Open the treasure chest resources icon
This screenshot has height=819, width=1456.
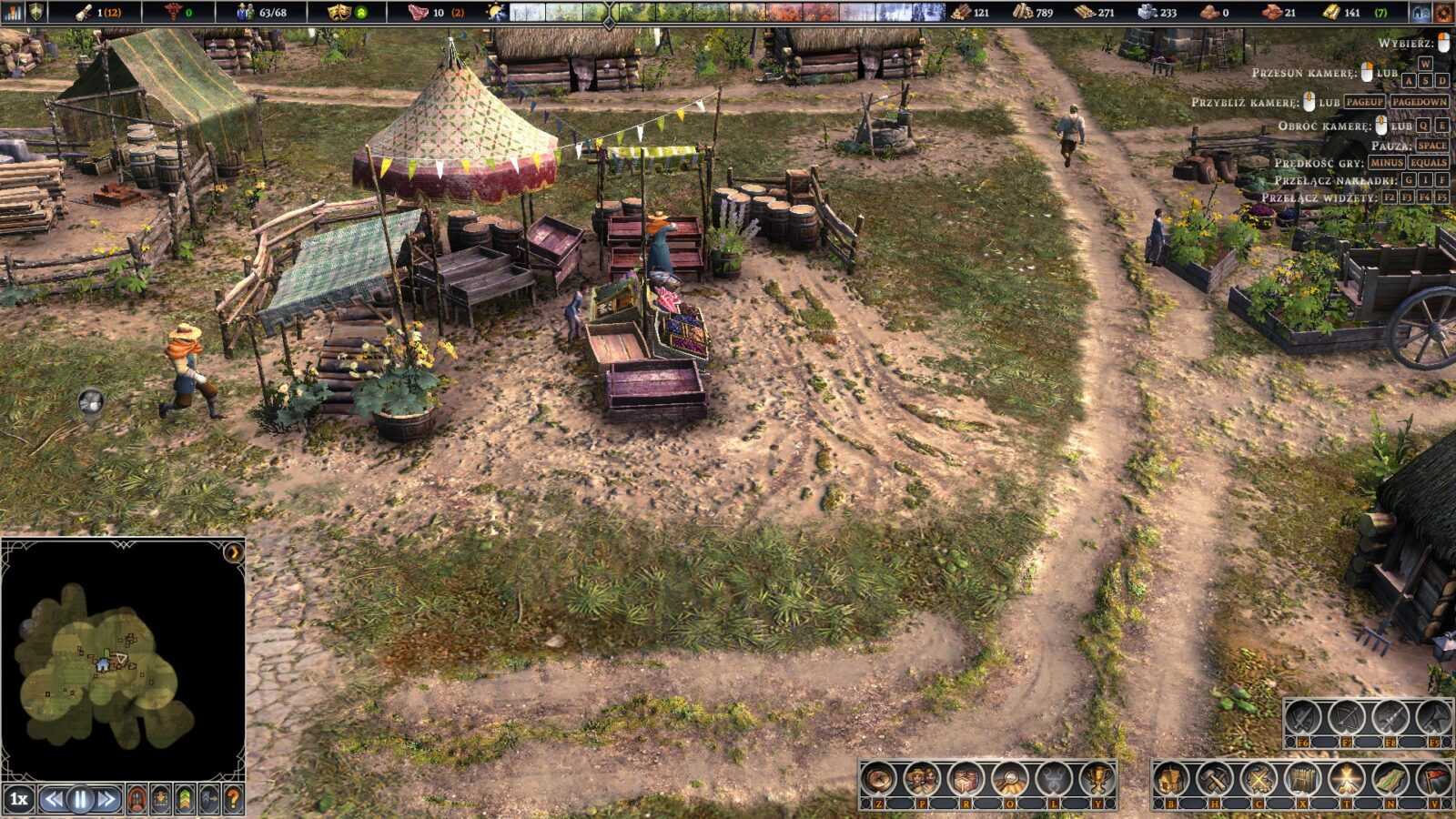pos(966,779)
